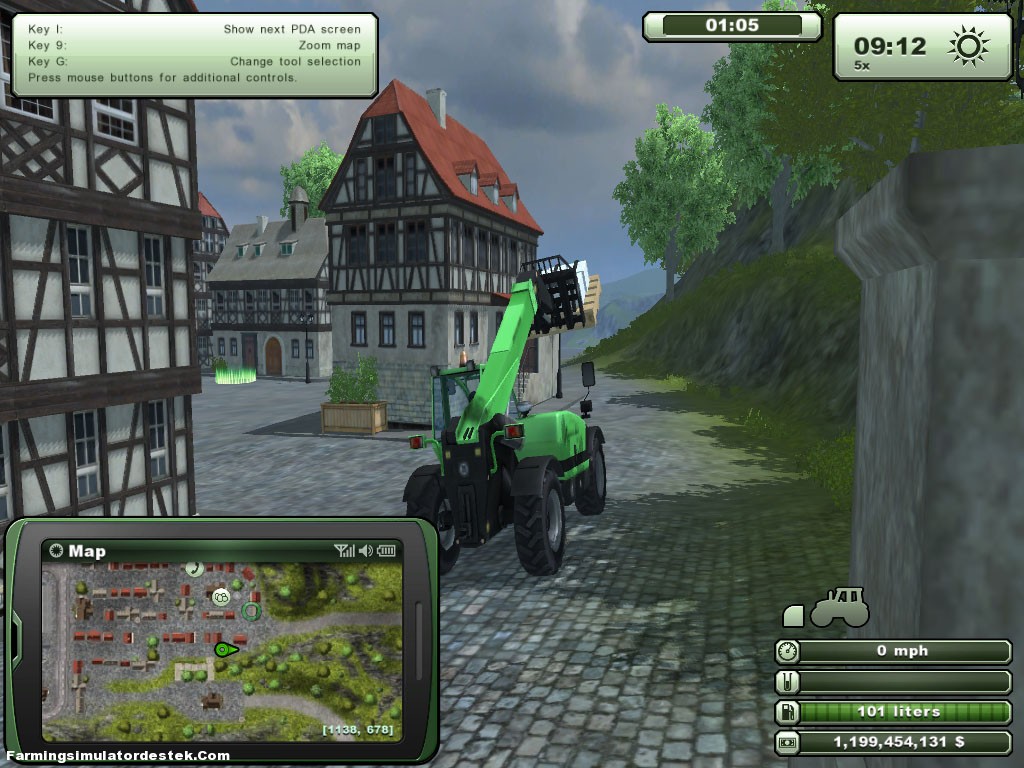Click the white animals marker on the map
Screen dimensions: 1024x768
(x=221, y=597)
